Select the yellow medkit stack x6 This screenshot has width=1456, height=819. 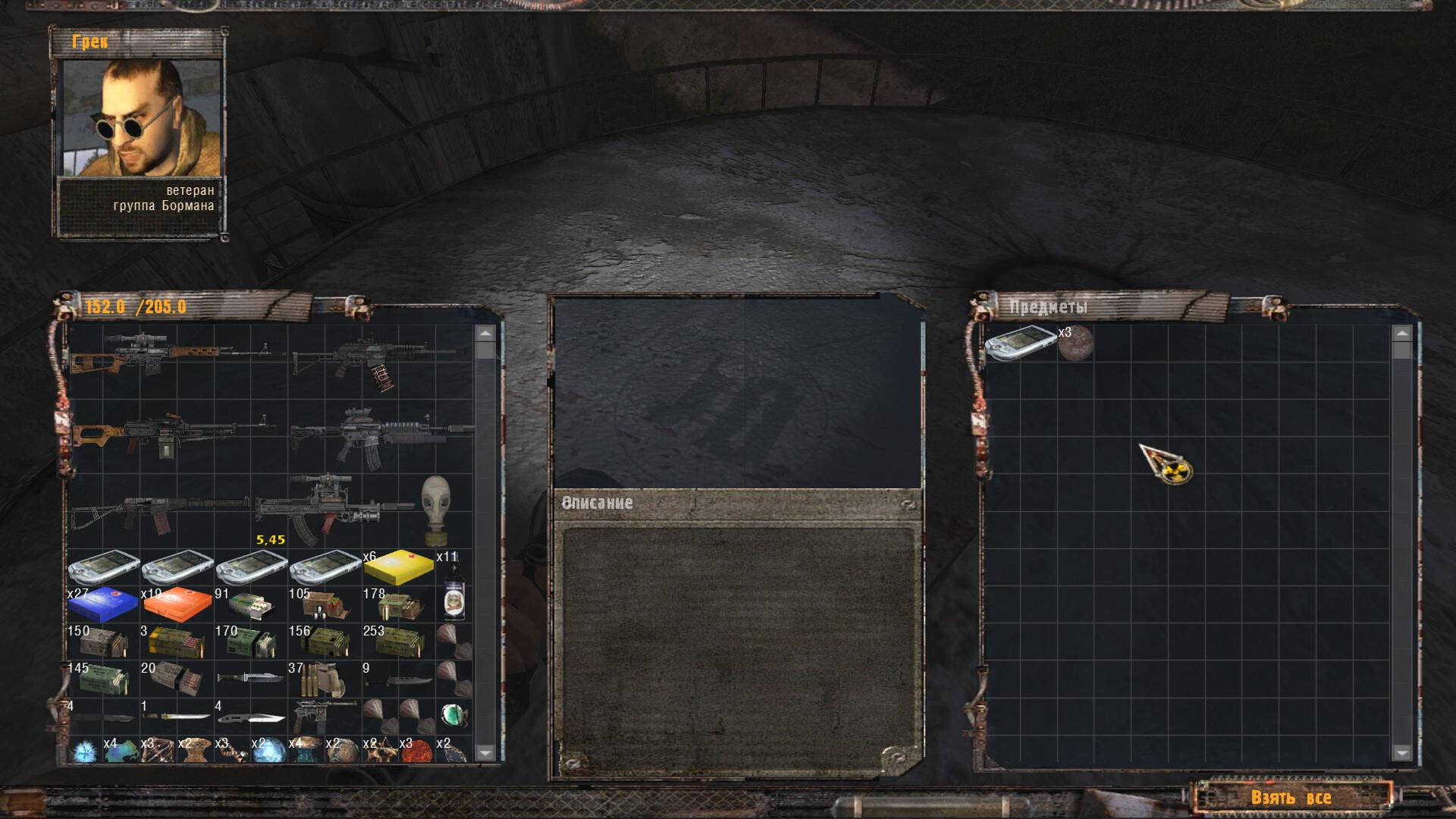tap(398, 568)
